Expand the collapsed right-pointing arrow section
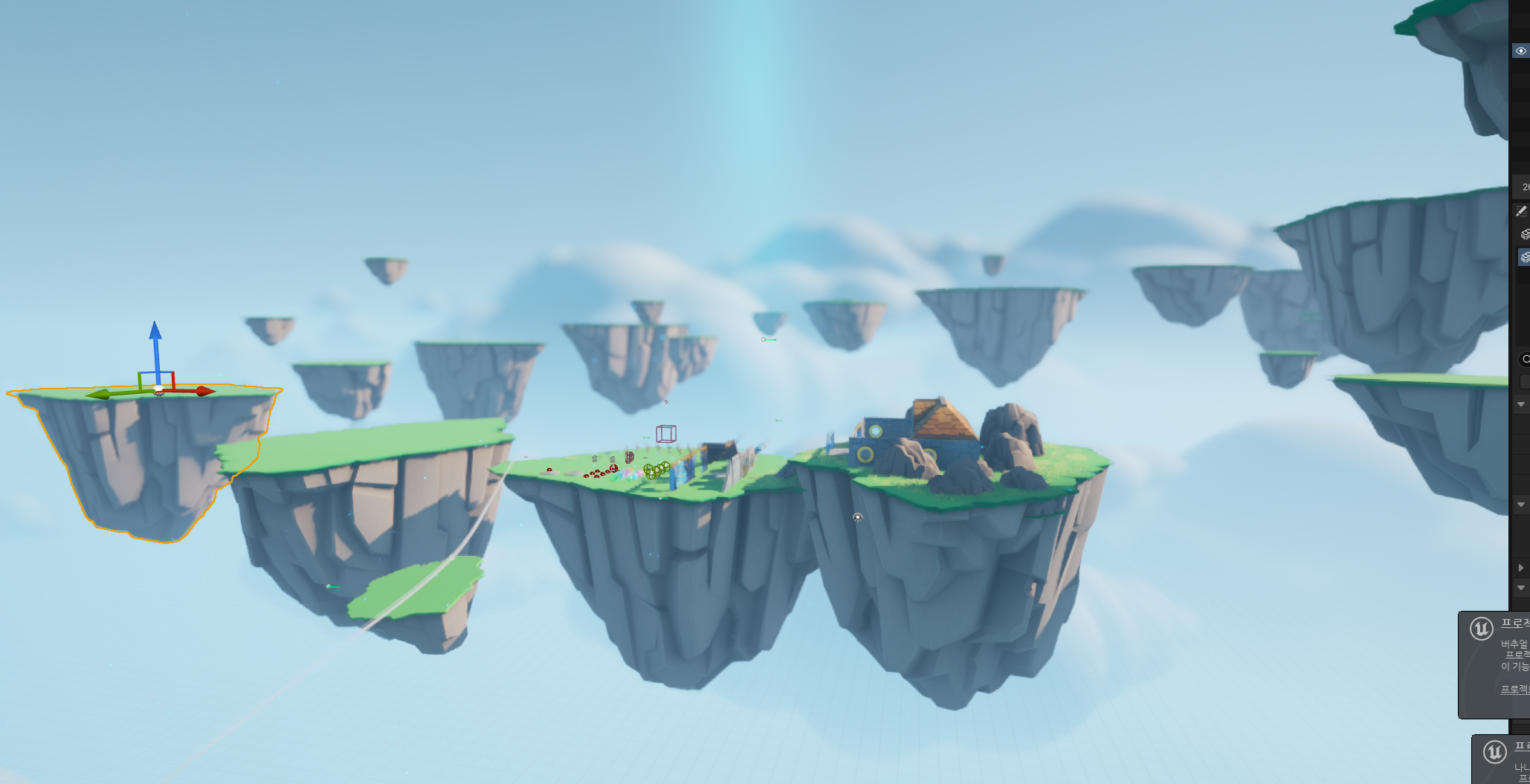Viewport: 1530px width, 784px height. click(1521, 568)
